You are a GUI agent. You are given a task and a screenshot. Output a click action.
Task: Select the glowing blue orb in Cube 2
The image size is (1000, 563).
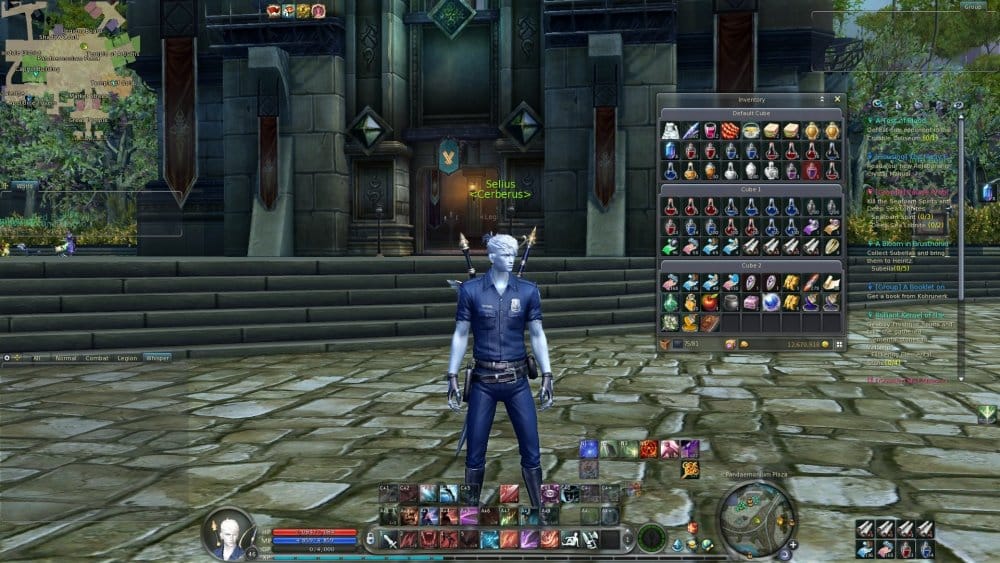770,302
